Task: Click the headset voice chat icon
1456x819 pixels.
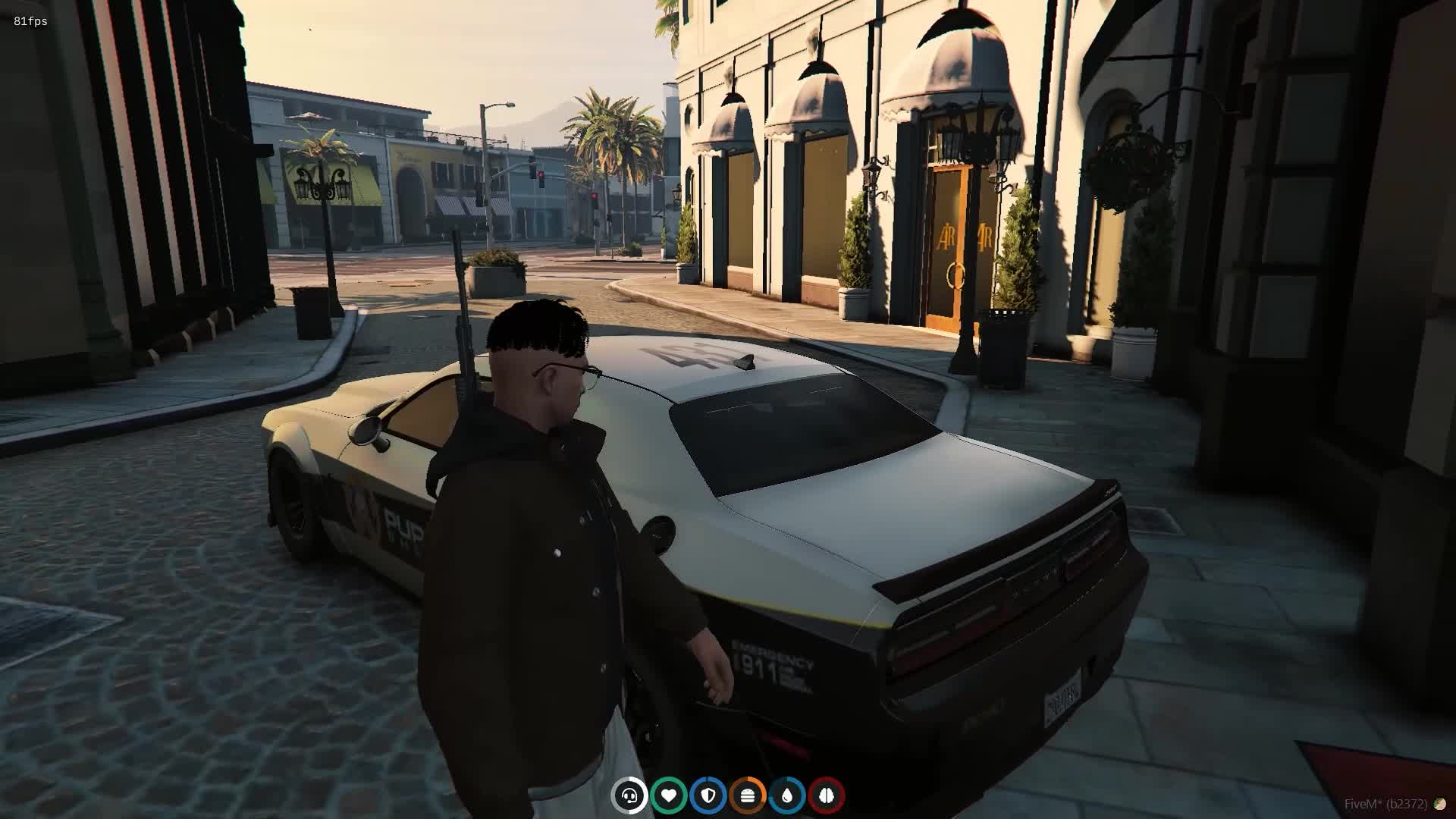Action: click(x=629, y=795)
